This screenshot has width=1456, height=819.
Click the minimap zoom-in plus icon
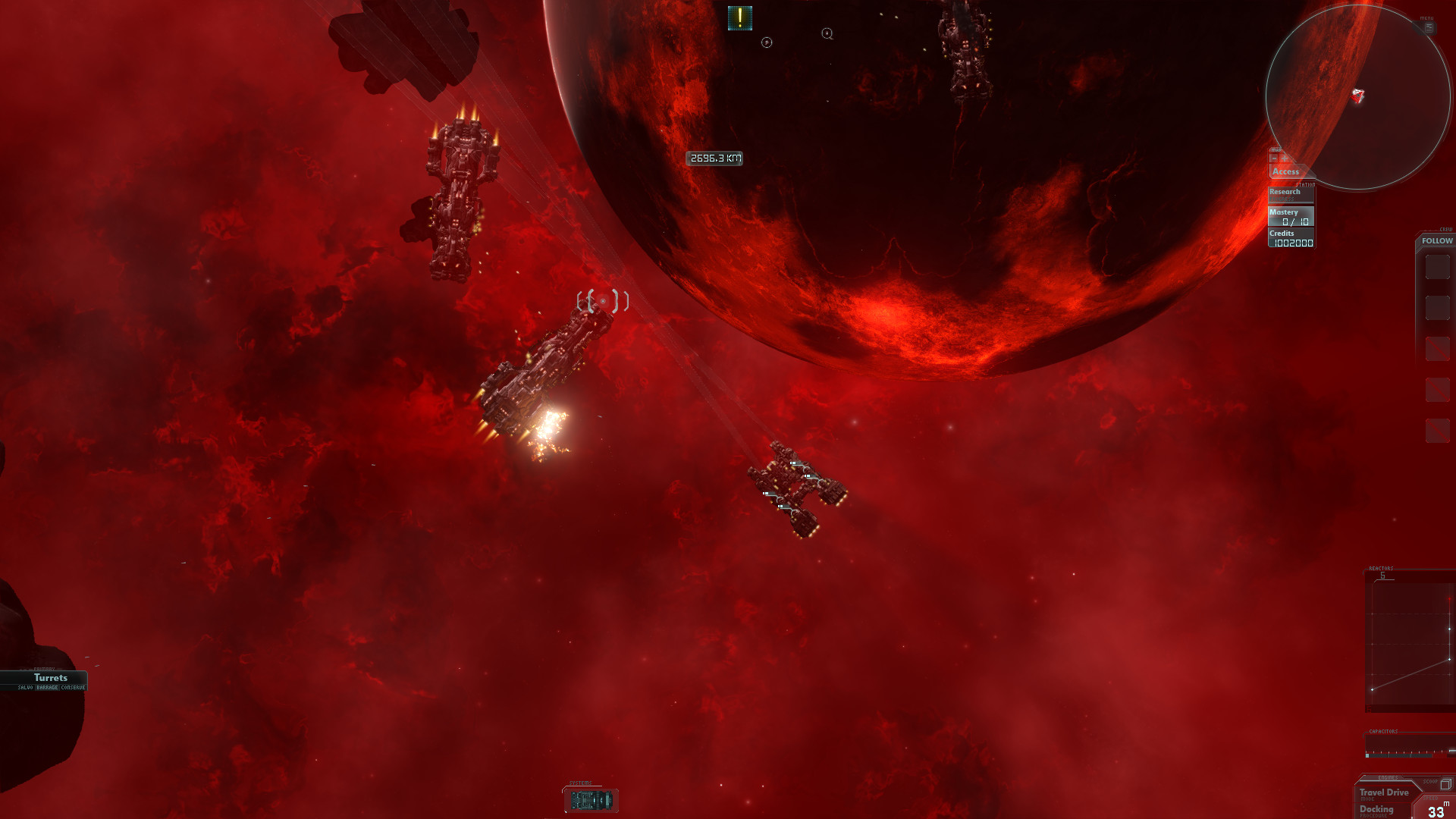pyautogui.click(x=1284, y=158)
